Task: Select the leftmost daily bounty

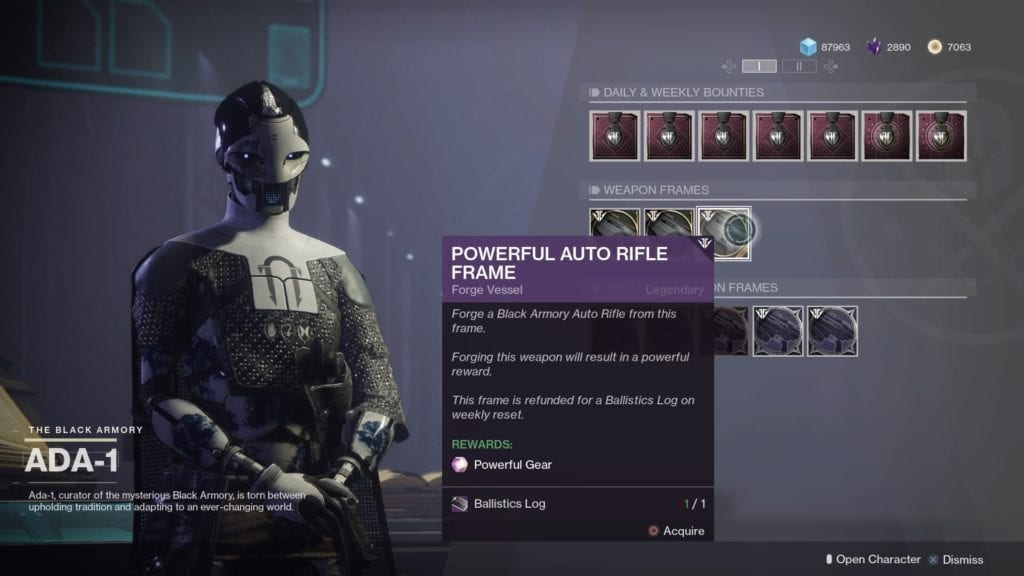Action: point(615,136)
